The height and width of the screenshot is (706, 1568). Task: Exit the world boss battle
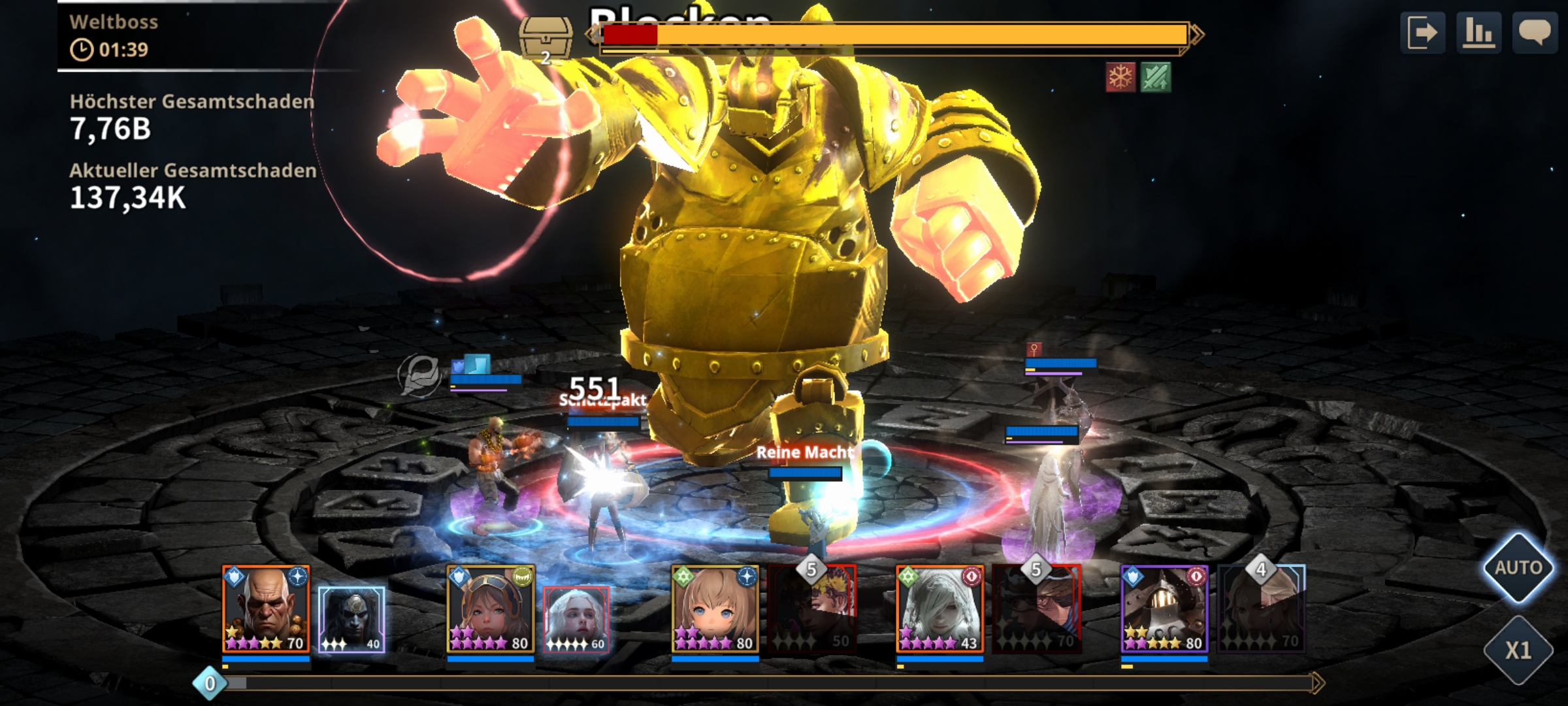(1422, 33)
